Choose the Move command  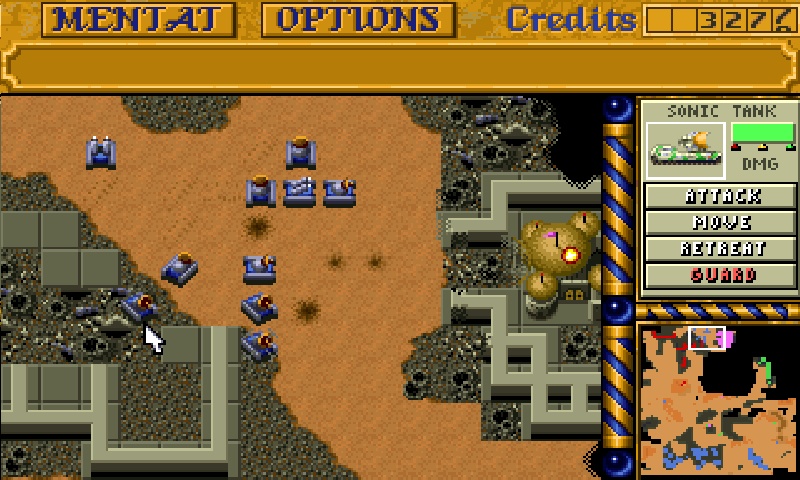[x=723, y=222]
